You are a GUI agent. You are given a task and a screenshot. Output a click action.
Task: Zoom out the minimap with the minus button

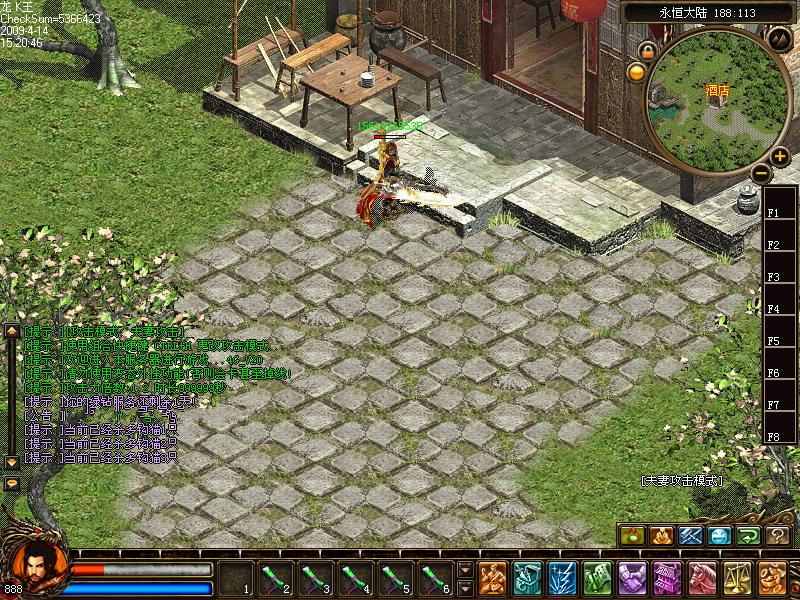[760, 173]
